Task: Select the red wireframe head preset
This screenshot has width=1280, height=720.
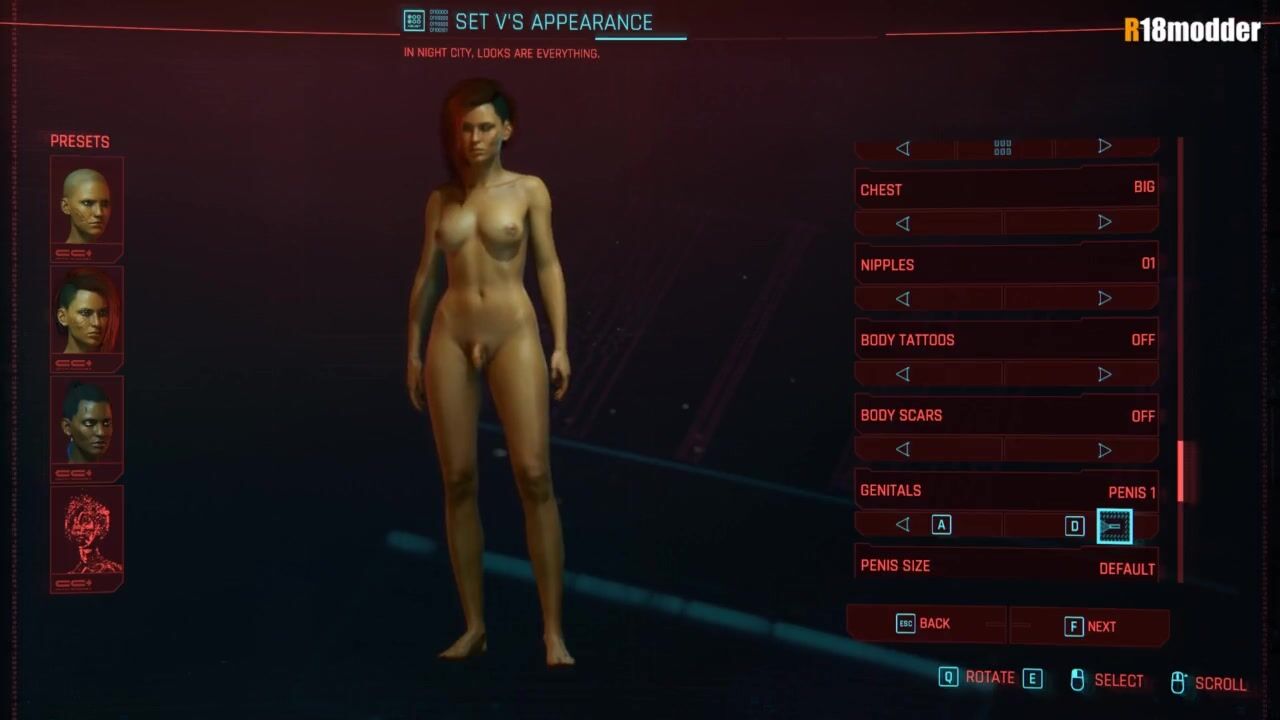Action: 87,536
